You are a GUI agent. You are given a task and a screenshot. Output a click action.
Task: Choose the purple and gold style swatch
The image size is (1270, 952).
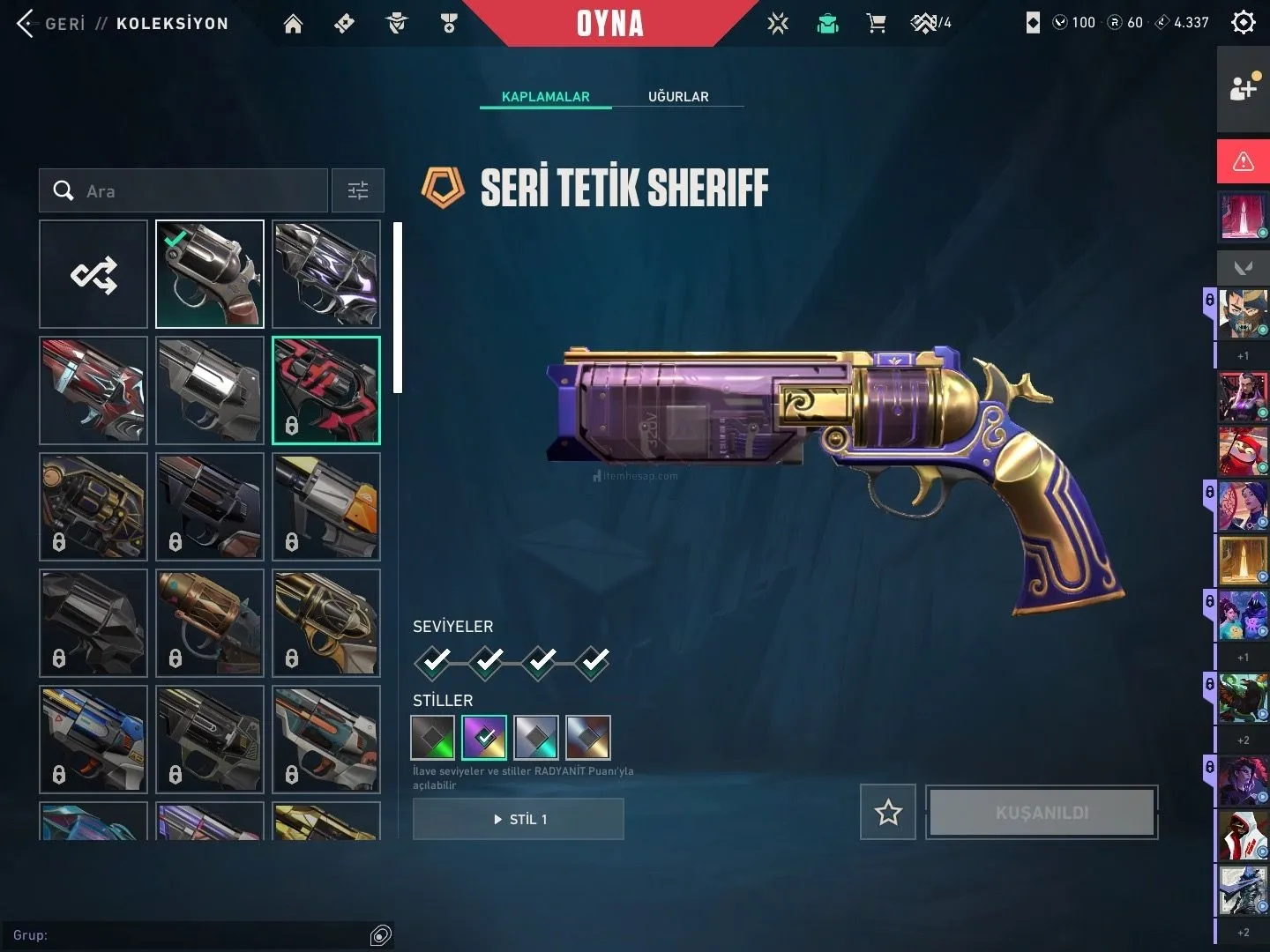pyautogui.click(x=484, y=737)
